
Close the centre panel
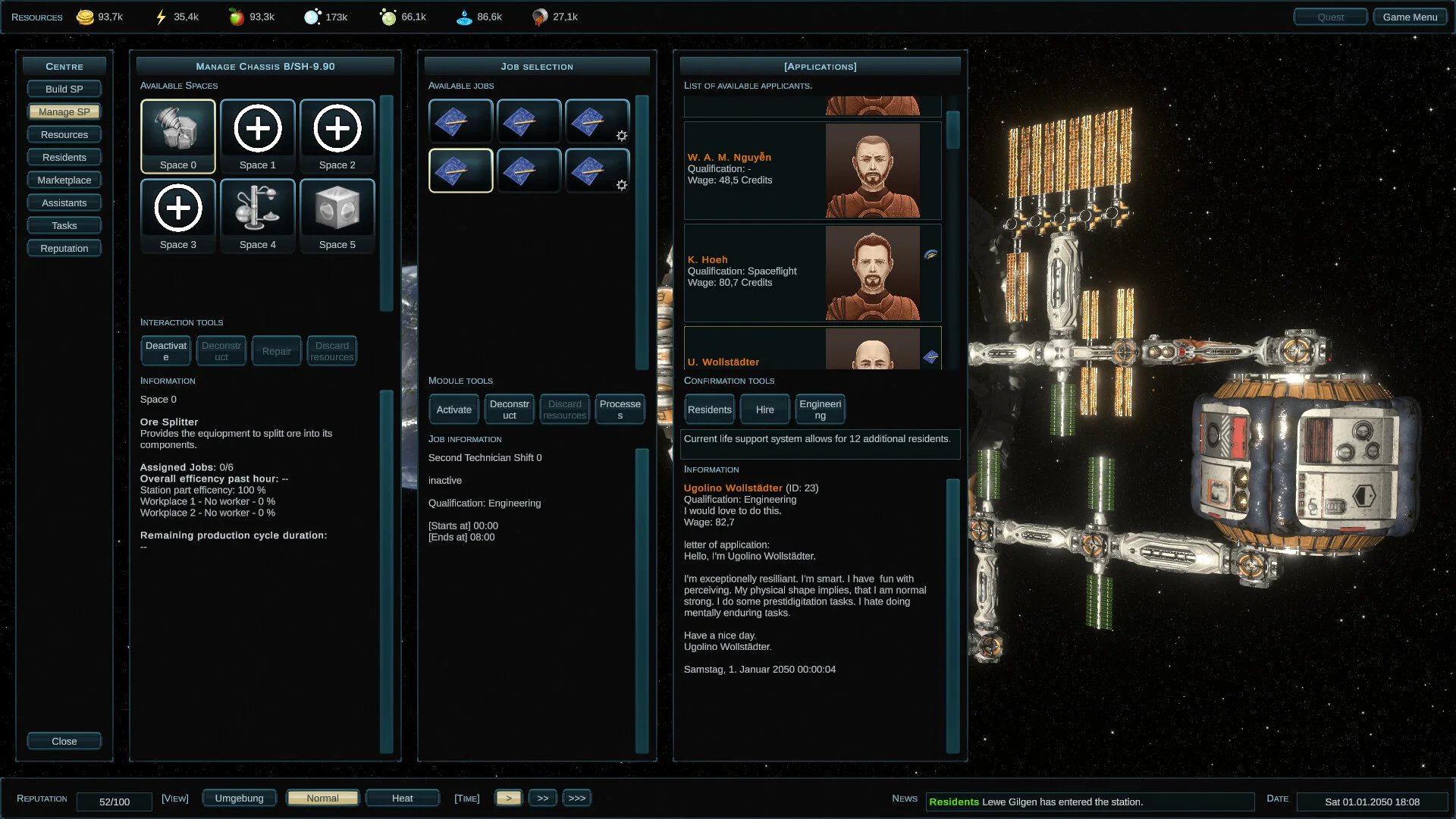pos(64,741)
